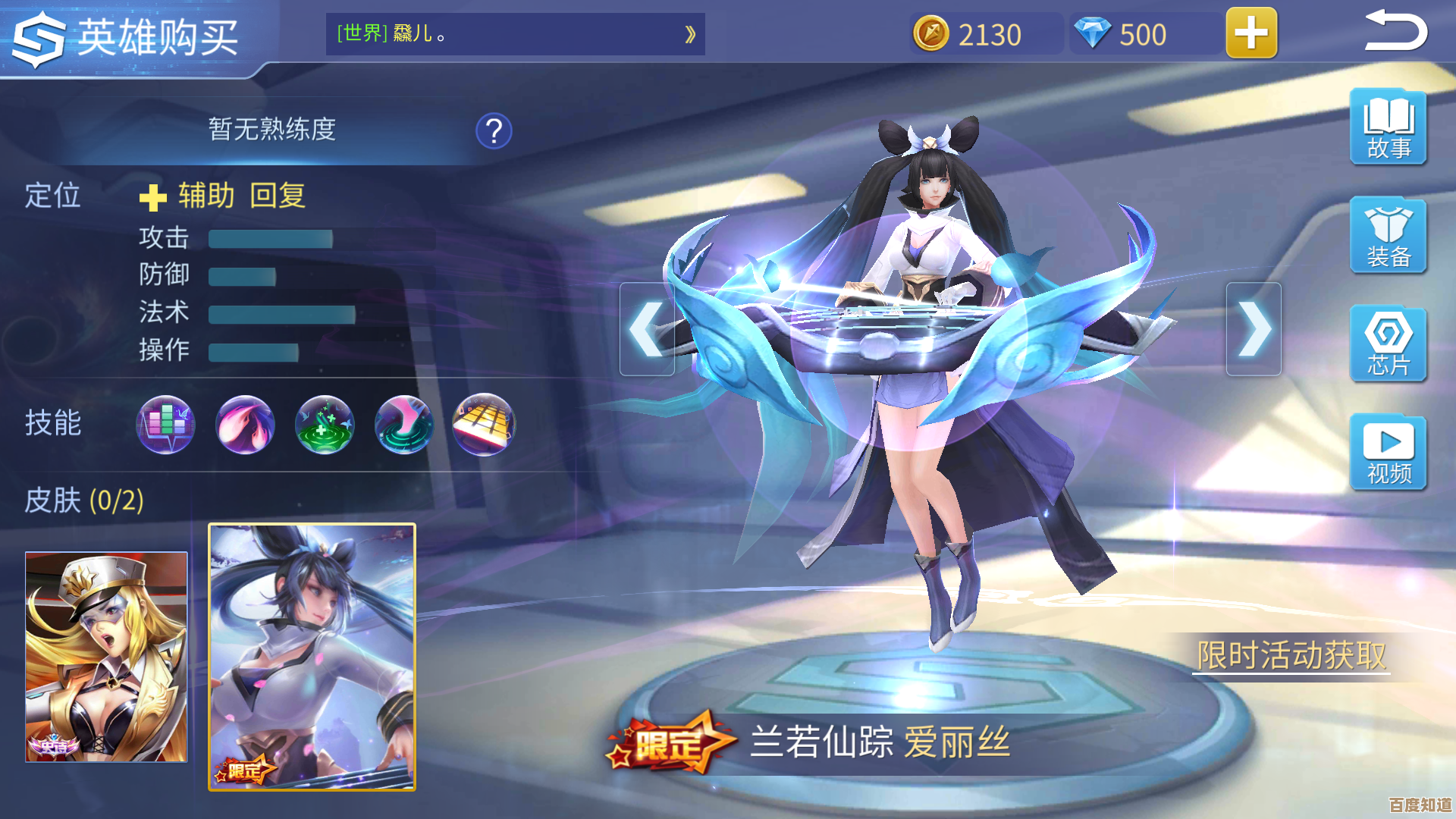Expand the world chat message banner

pos(689,34)
